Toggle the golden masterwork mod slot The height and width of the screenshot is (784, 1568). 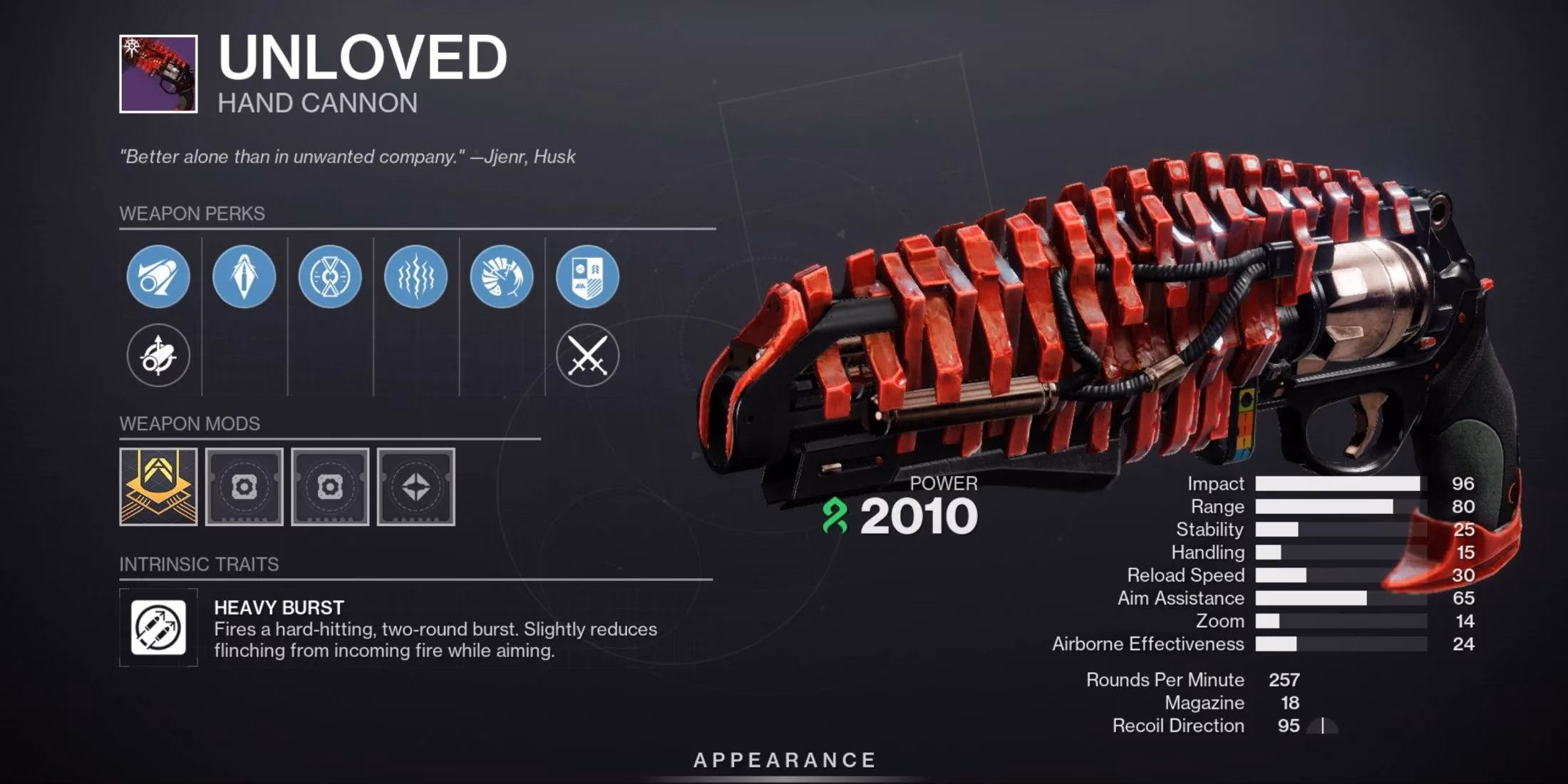pyautogui.click(x=158, y=487)
